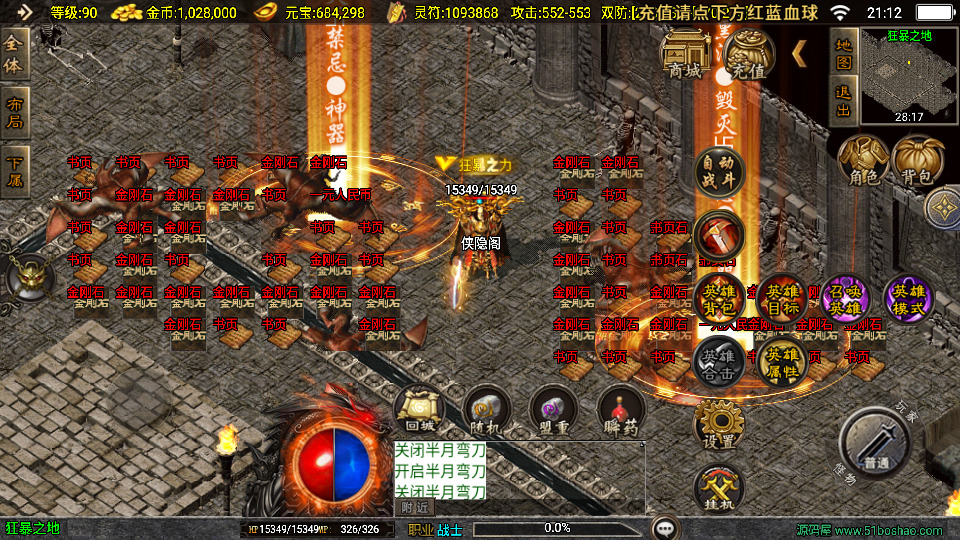Trigger 英雄合击 combo attack
The width and height of the screenshot is (960, 540).
tap(719, 361)
